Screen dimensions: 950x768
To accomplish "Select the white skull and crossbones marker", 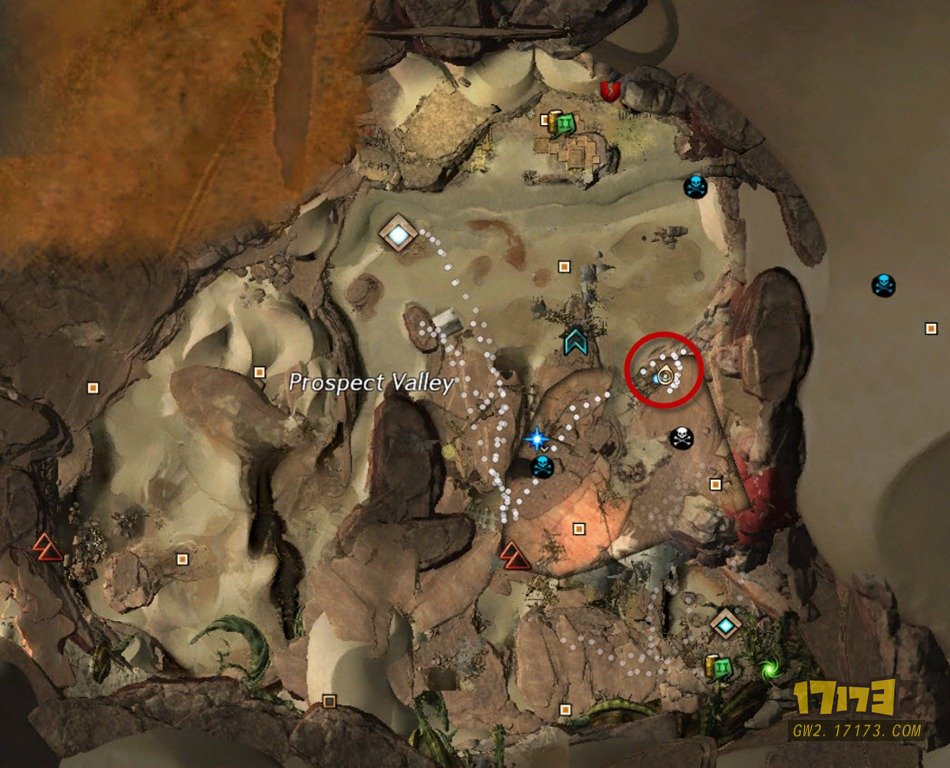I will click(x=681, y=438).
